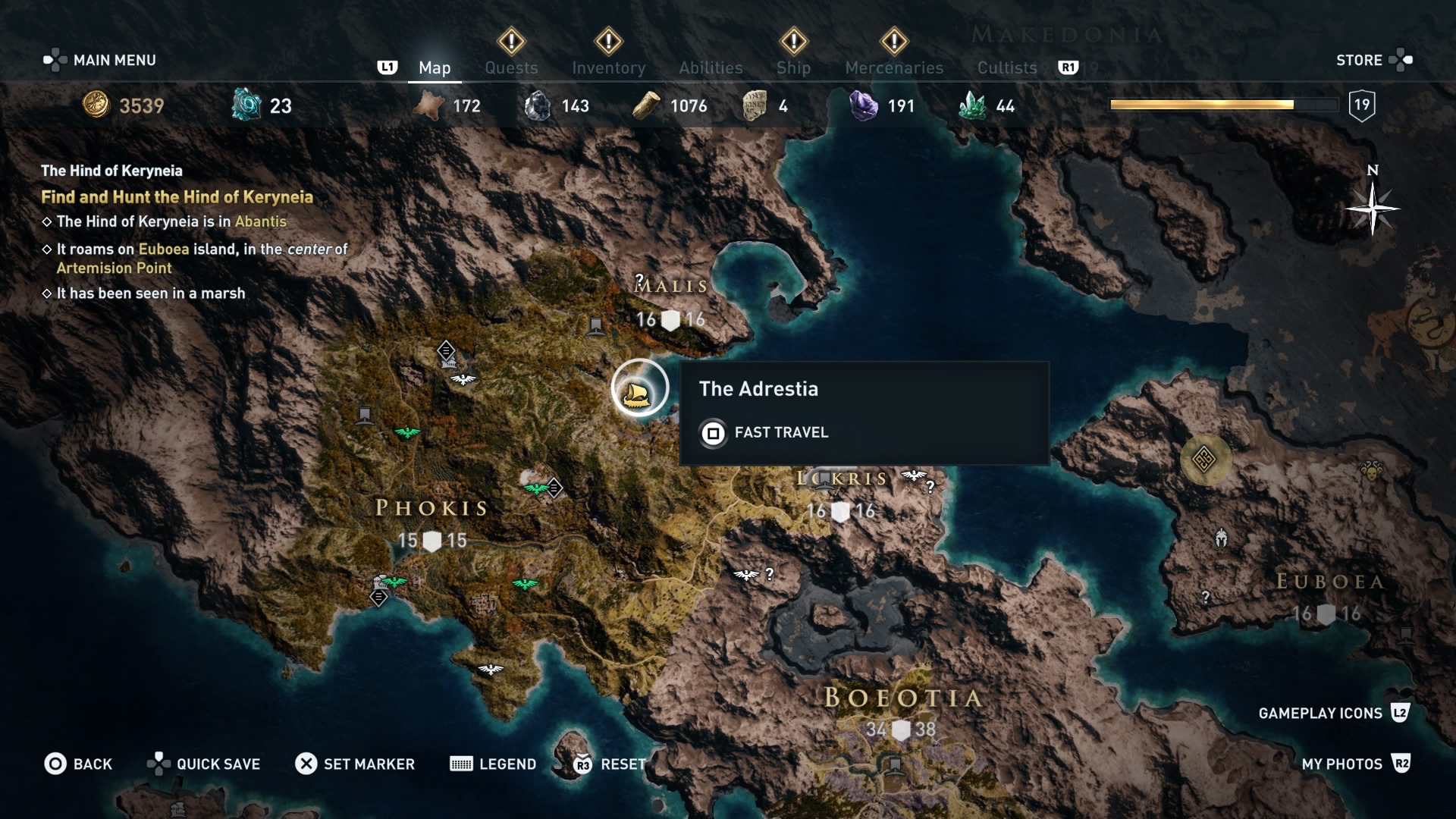This screenshot has width=1456, height=819.
Task: Select the precious gems icon showing 44
Action: tap(976, 106)
